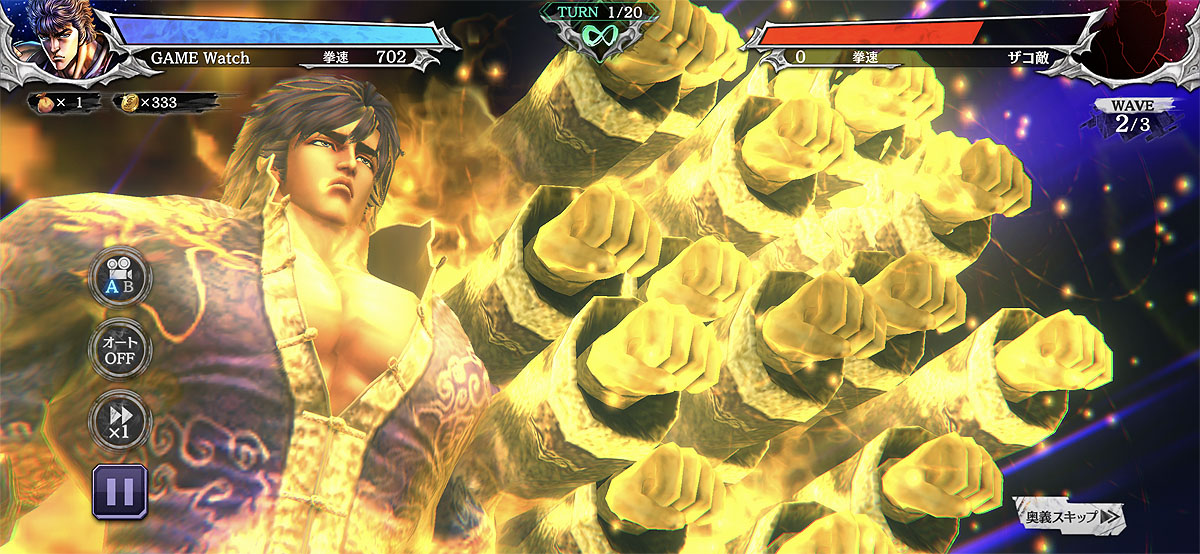Viewport: 1200px width, 554px height.
Task: Toggle the オート OFF auto-battle button
Action: [120, 349]
